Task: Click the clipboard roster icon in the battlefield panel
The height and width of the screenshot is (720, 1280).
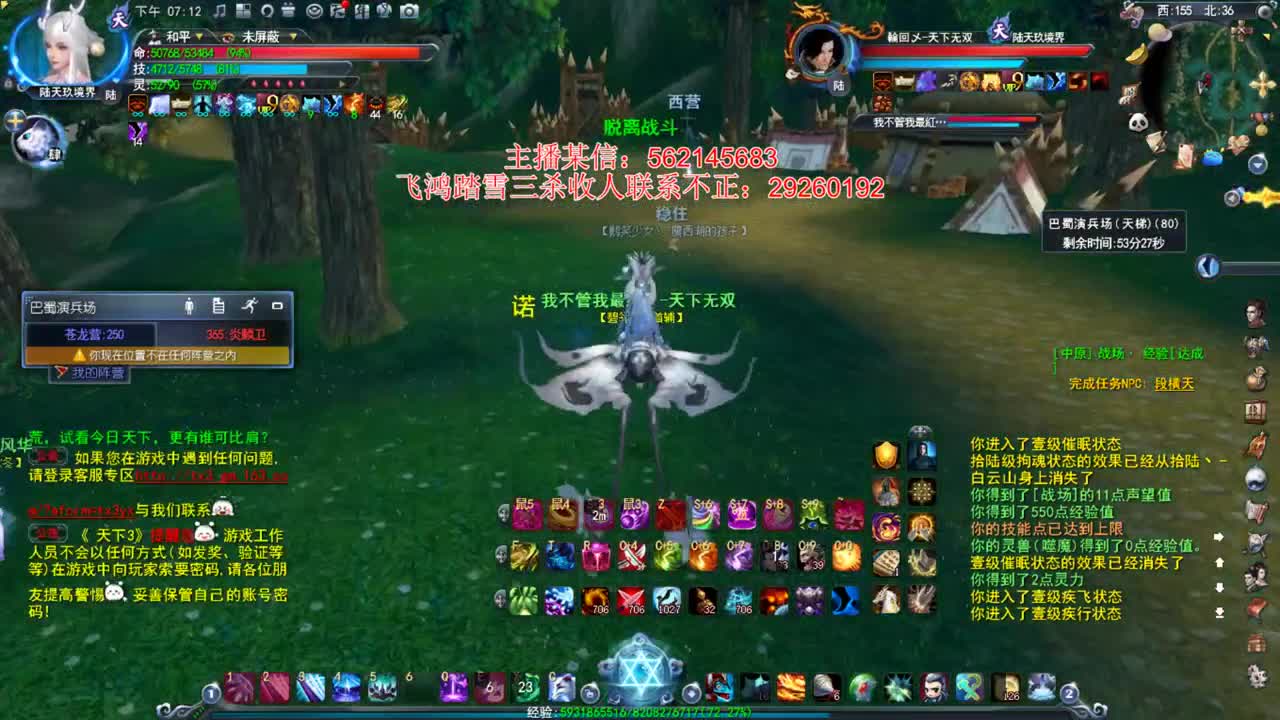Action: 218,305
